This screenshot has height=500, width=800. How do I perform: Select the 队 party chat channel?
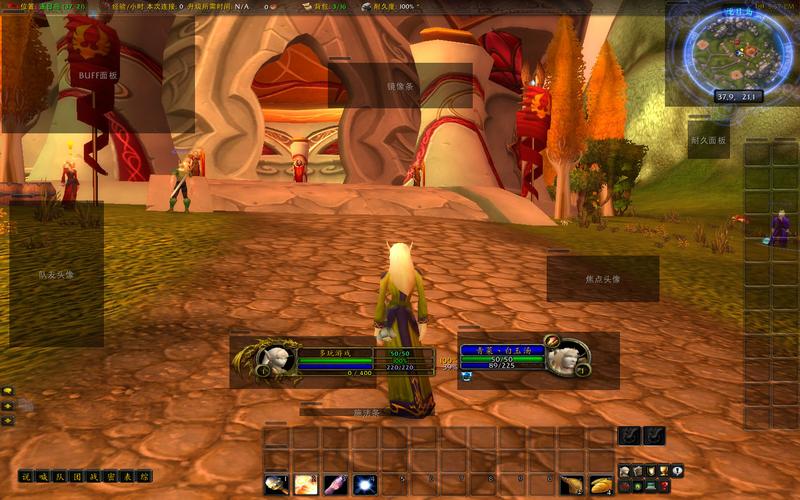pyautogui.click(x=60, y=476)
